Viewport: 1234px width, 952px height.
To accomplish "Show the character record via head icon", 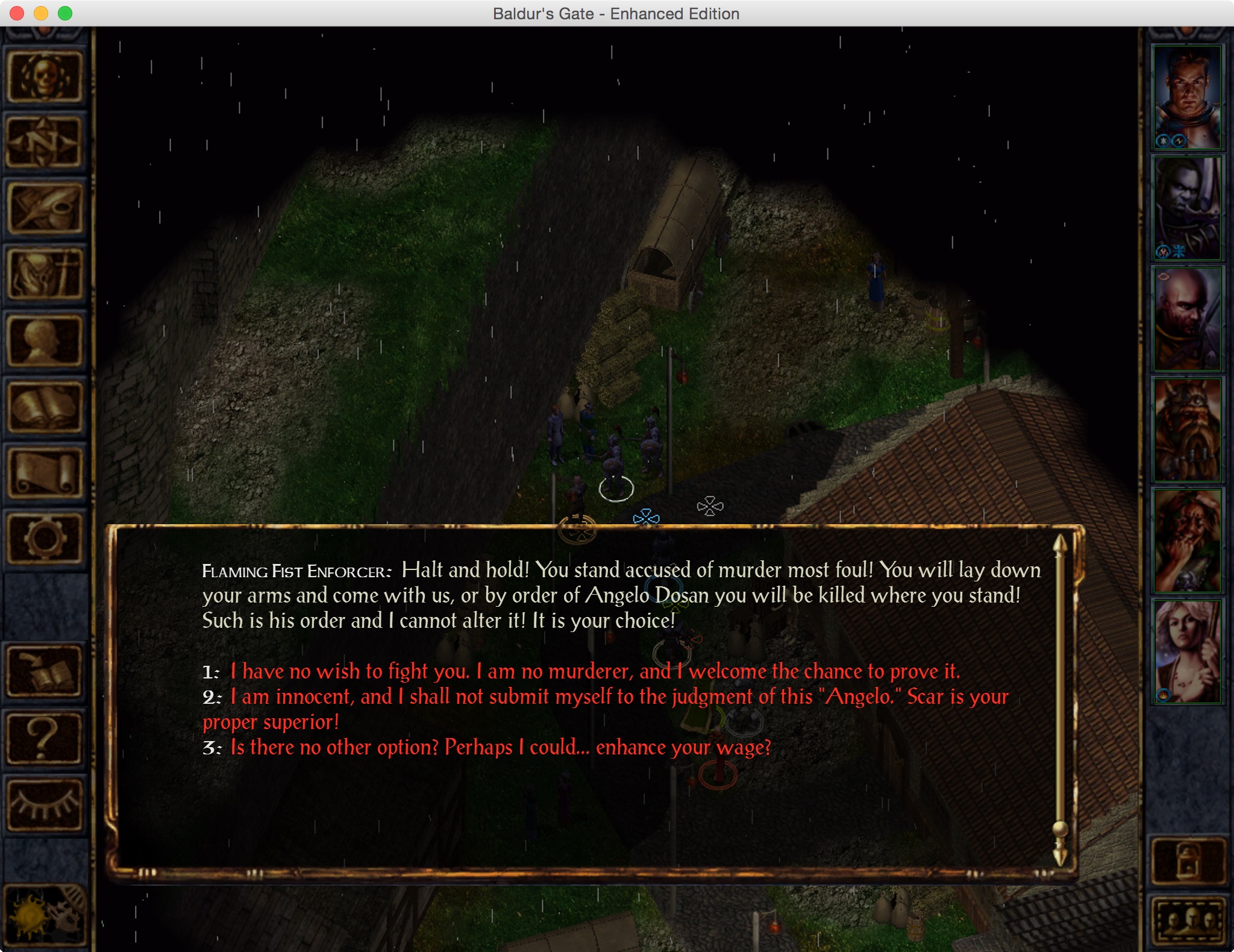I will (45, 341).
